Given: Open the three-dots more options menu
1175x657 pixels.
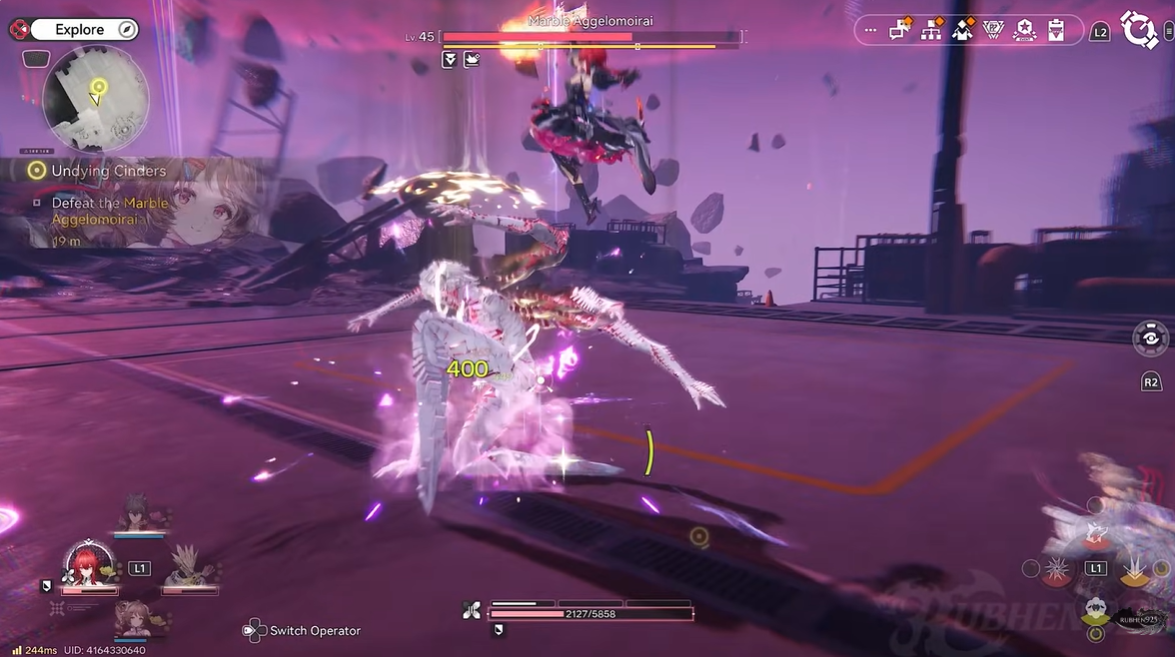Looking at the screenshot, I should pos(870,31).
